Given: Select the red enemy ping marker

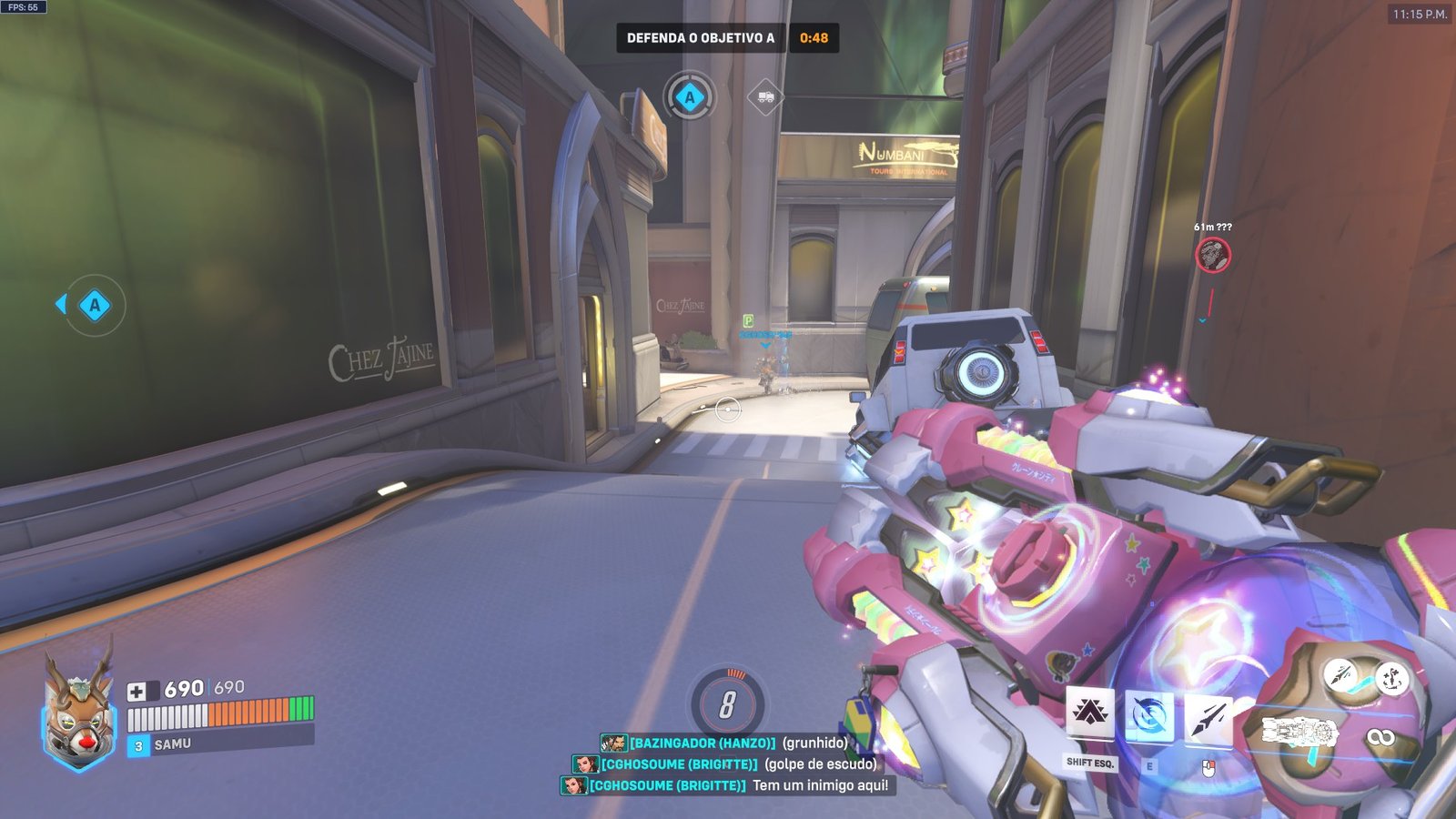Looking at the screenshot, I should (x=1212, y=255).
